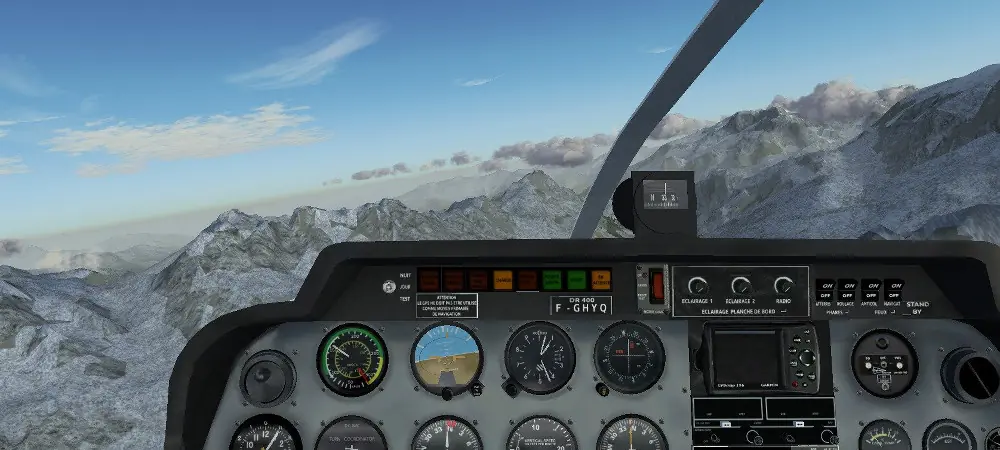Turn the RADIO lighting knob

pos(784,286)
